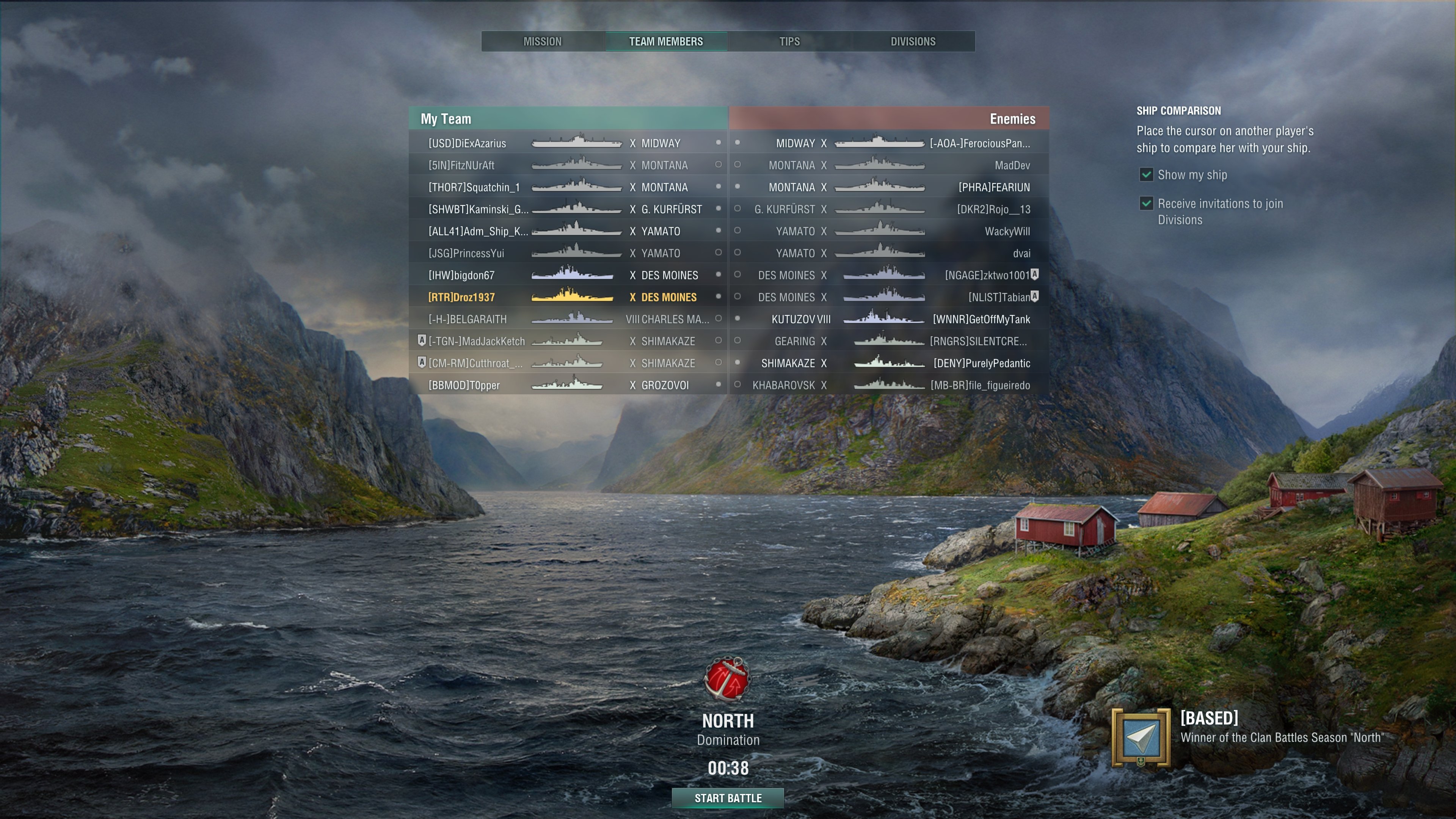Switch to the Divisions tab
1456x819 pixels.
[x=913, y=41]
